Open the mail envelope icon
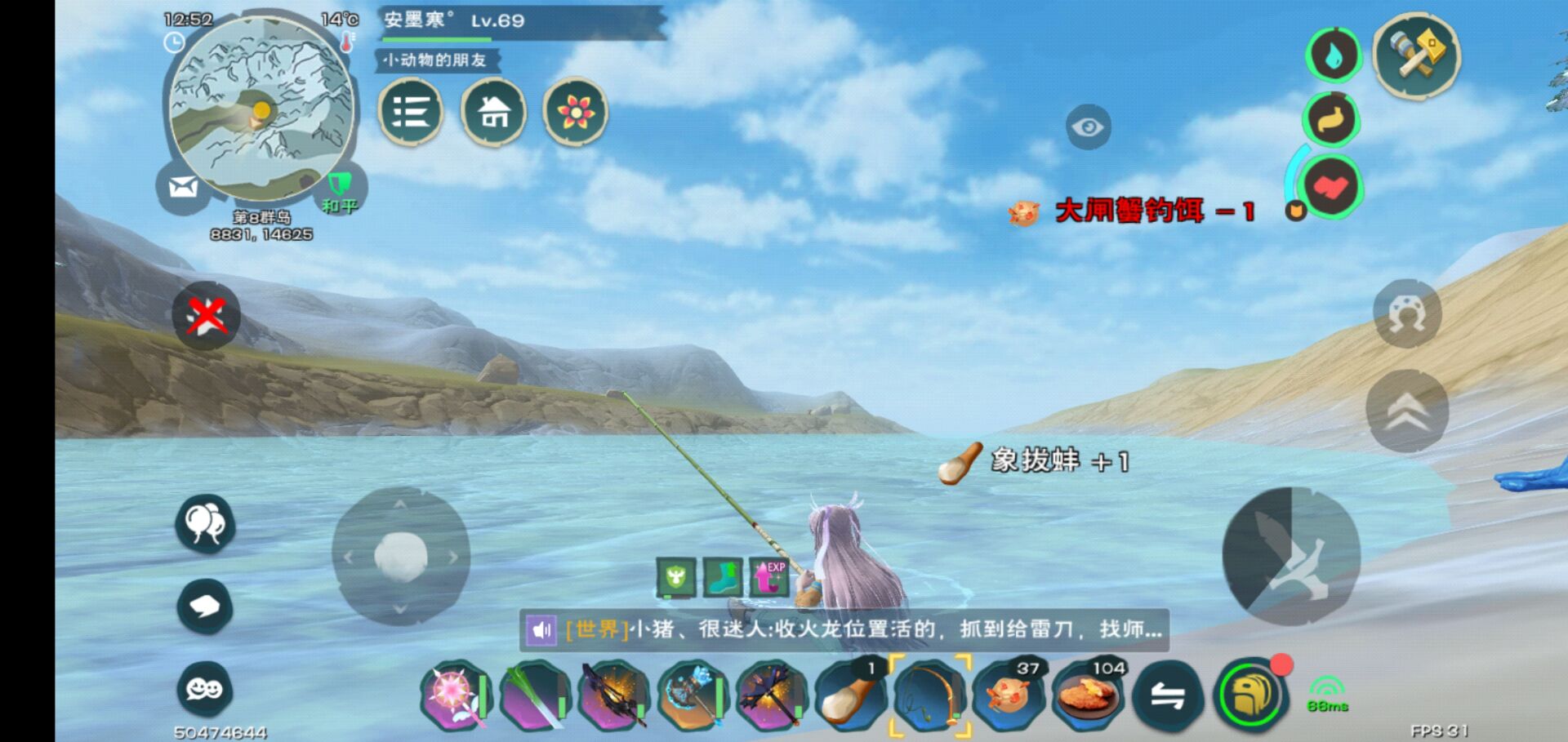 (x=181, y=185)
